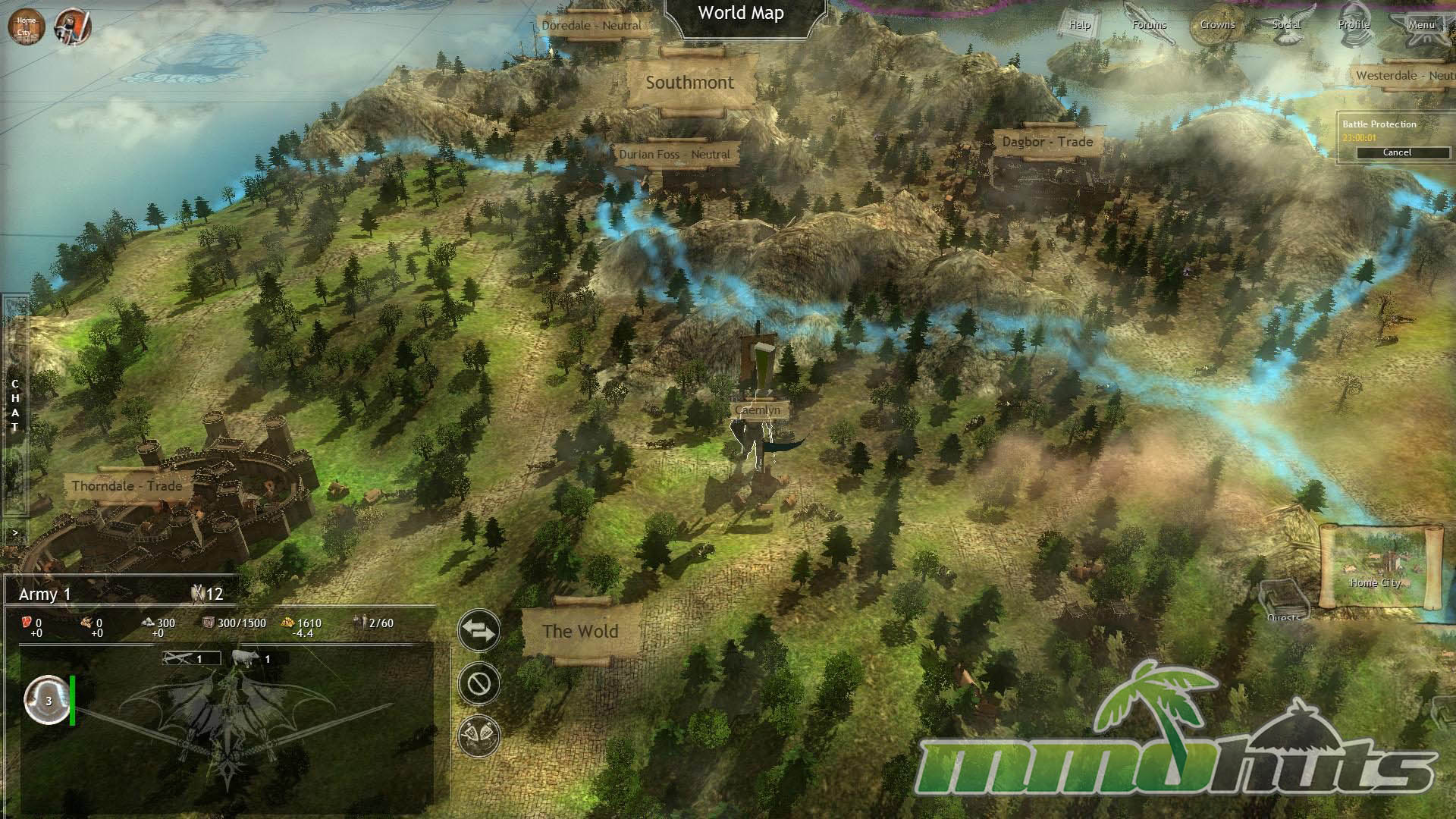Viewport: 1456px width, 819px height.
Task: Select the crossbow unit slot
Action: click(x=191, y=658)
